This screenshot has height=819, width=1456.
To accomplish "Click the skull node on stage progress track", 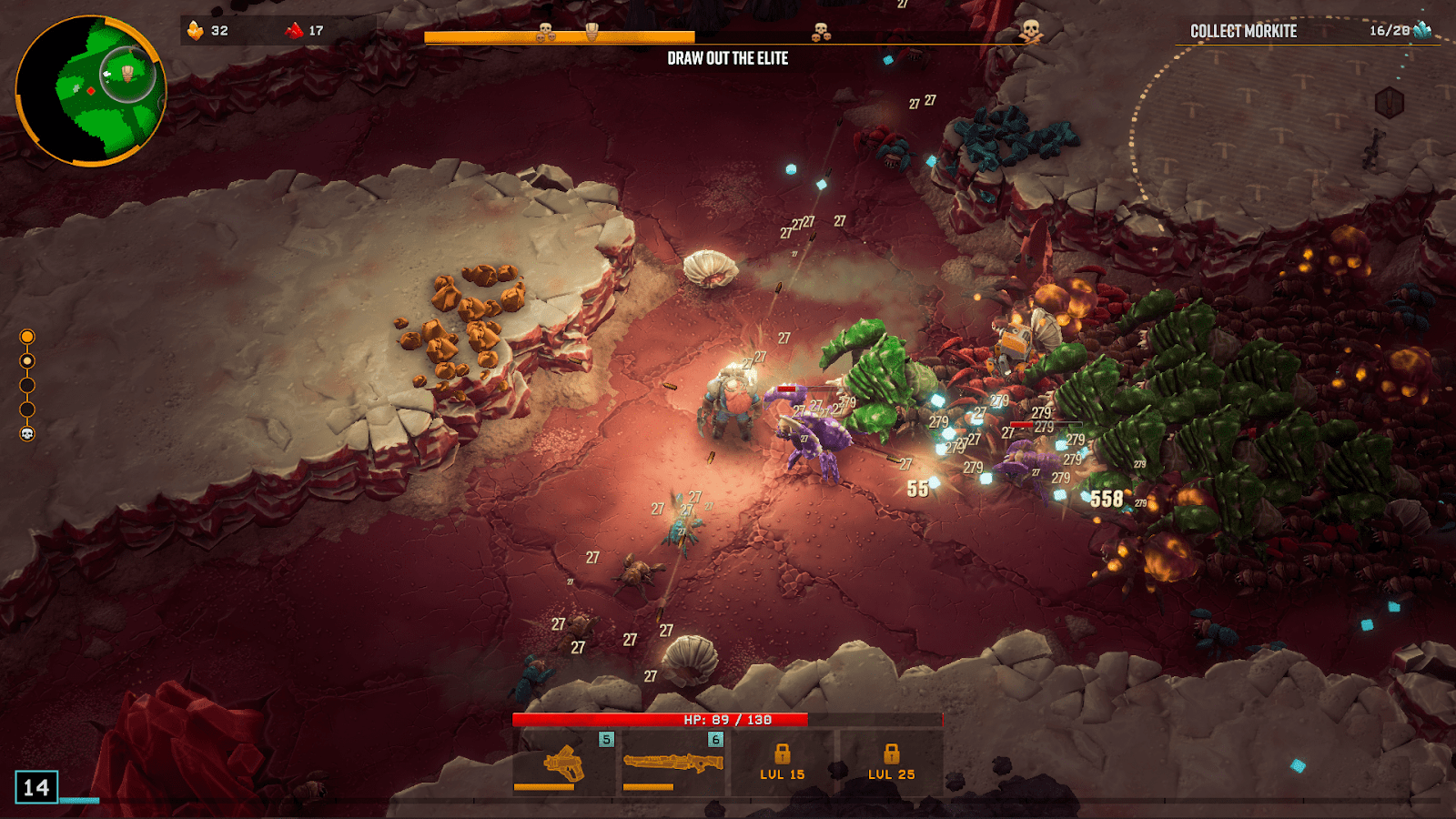I will pyautogui.click(x=27, y=434).
